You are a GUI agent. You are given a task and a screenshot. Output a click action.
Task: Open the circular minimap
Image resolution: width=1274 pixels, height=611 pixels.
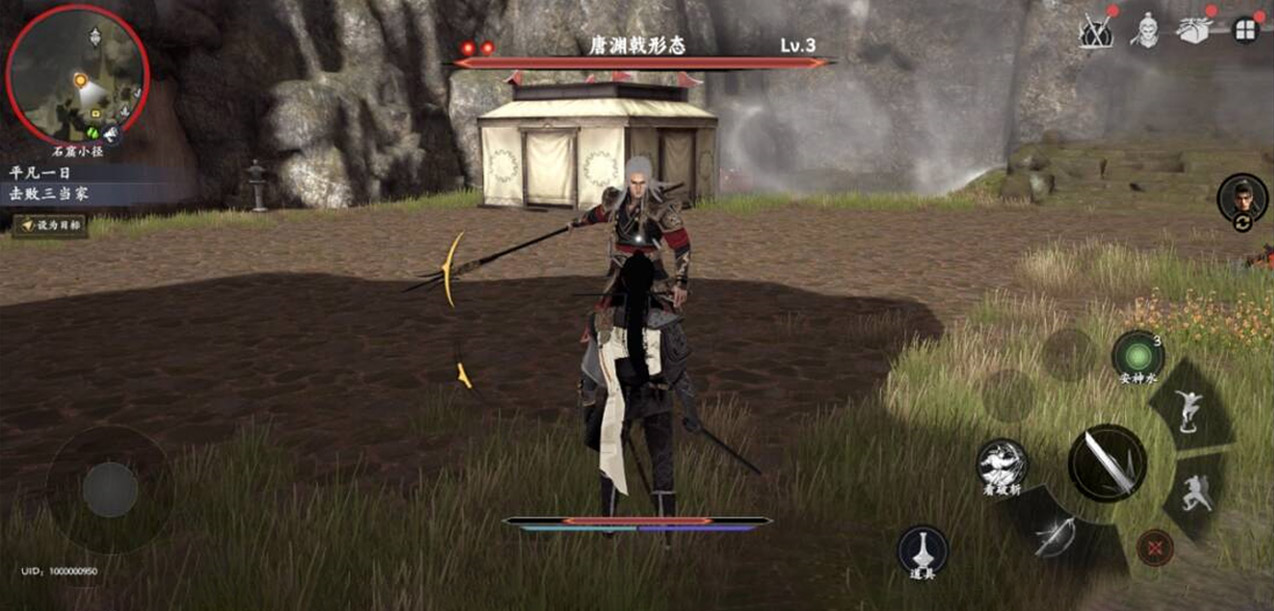pyautogui.click(x=77, y=75)
